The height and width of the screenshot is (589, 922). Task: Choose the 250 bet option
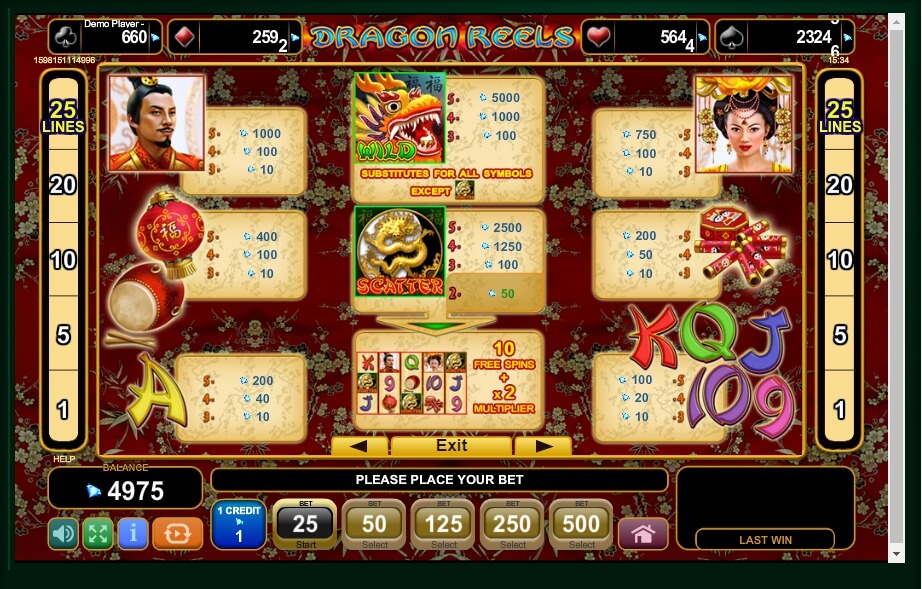point(512,525)
